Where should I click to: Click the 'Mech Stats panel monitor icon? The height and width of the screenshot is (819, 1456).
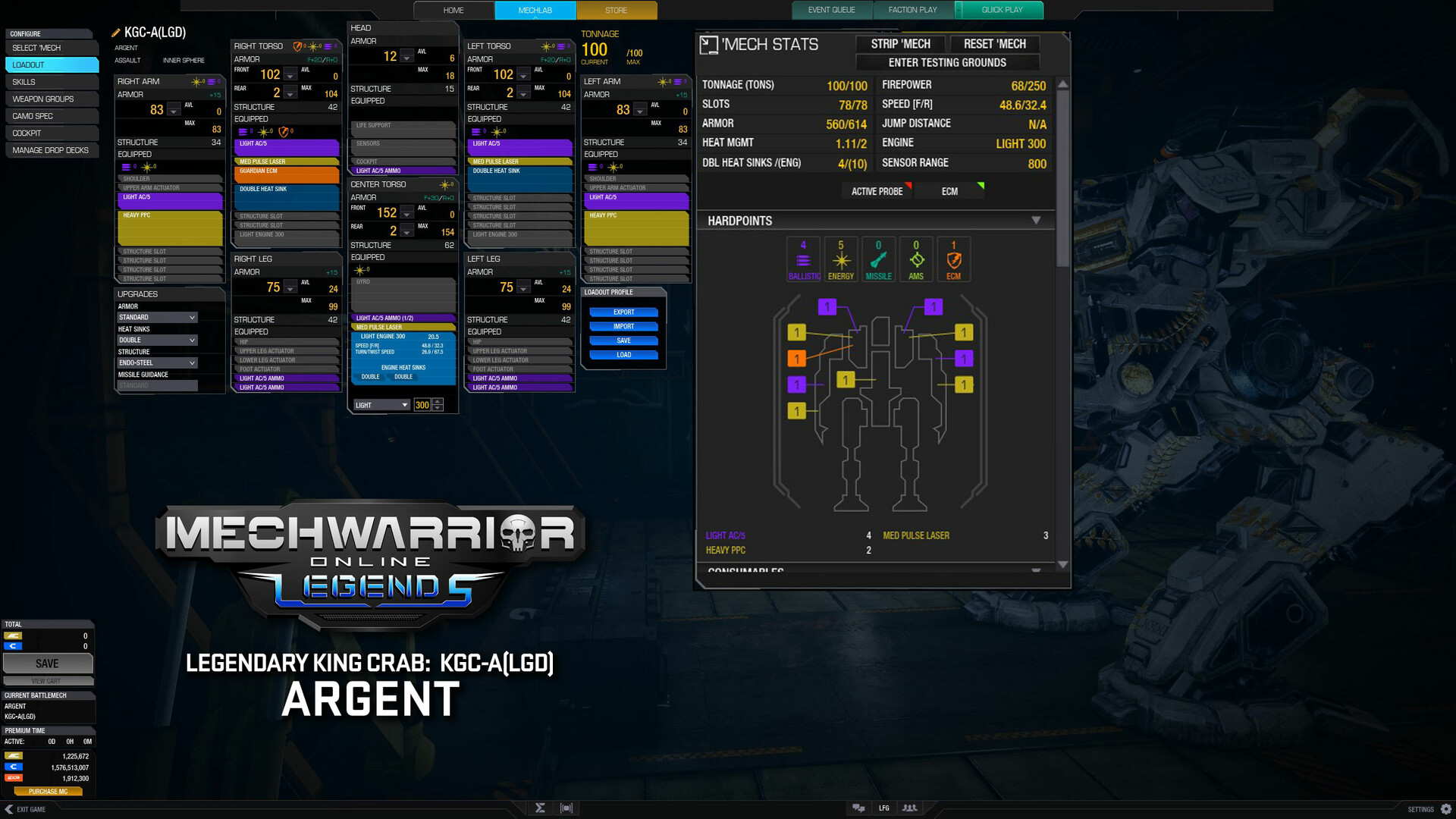[x=710, y=45]
